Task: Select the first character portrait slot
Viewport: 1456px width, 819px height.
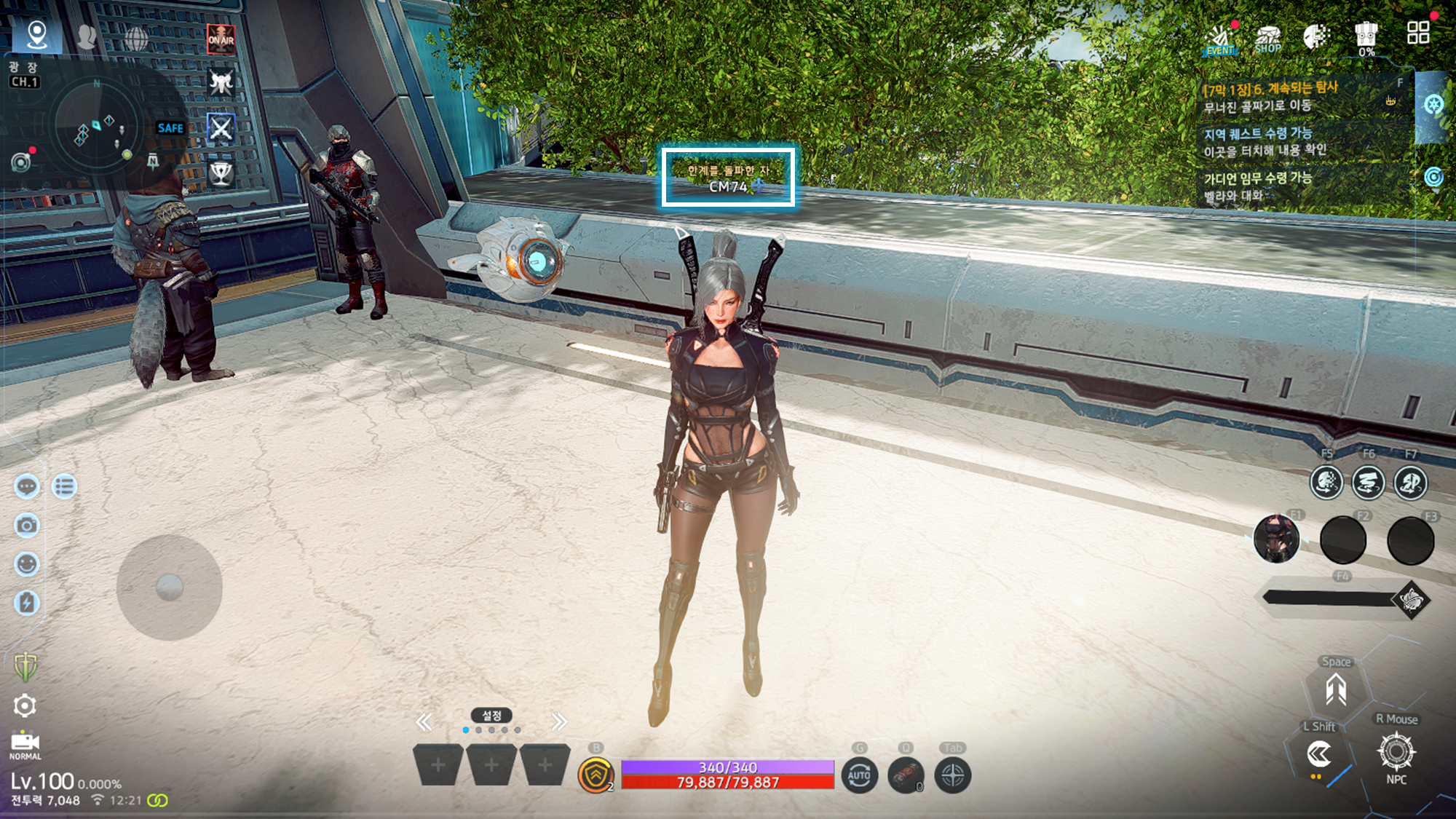Action: pyautogui.click(x=1276, y=539)
